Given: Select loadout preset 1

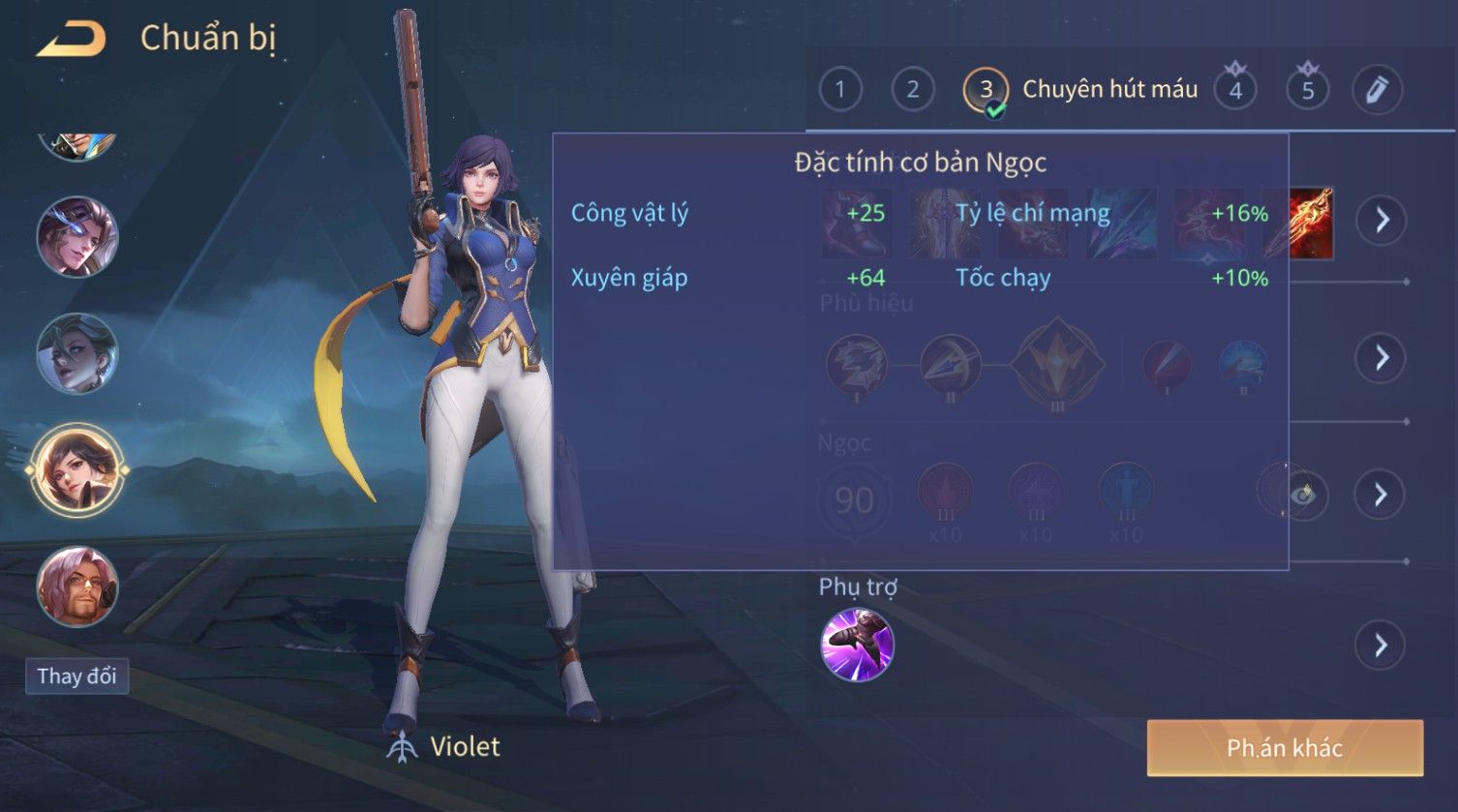Looking at the screenshot, I should click(839, 90).
